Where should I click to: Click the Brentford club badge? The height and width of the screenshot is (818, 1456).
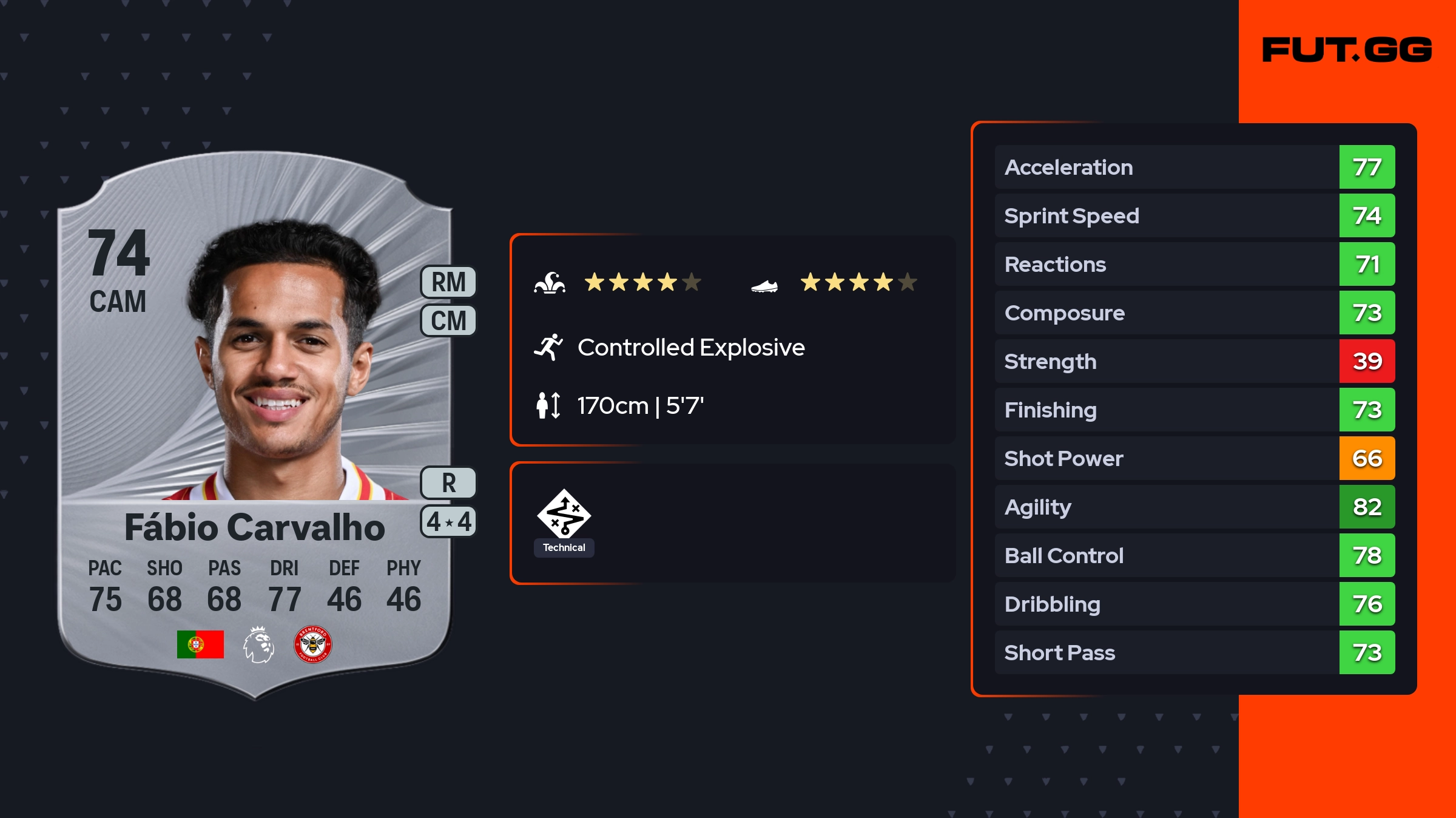[312, 644]
